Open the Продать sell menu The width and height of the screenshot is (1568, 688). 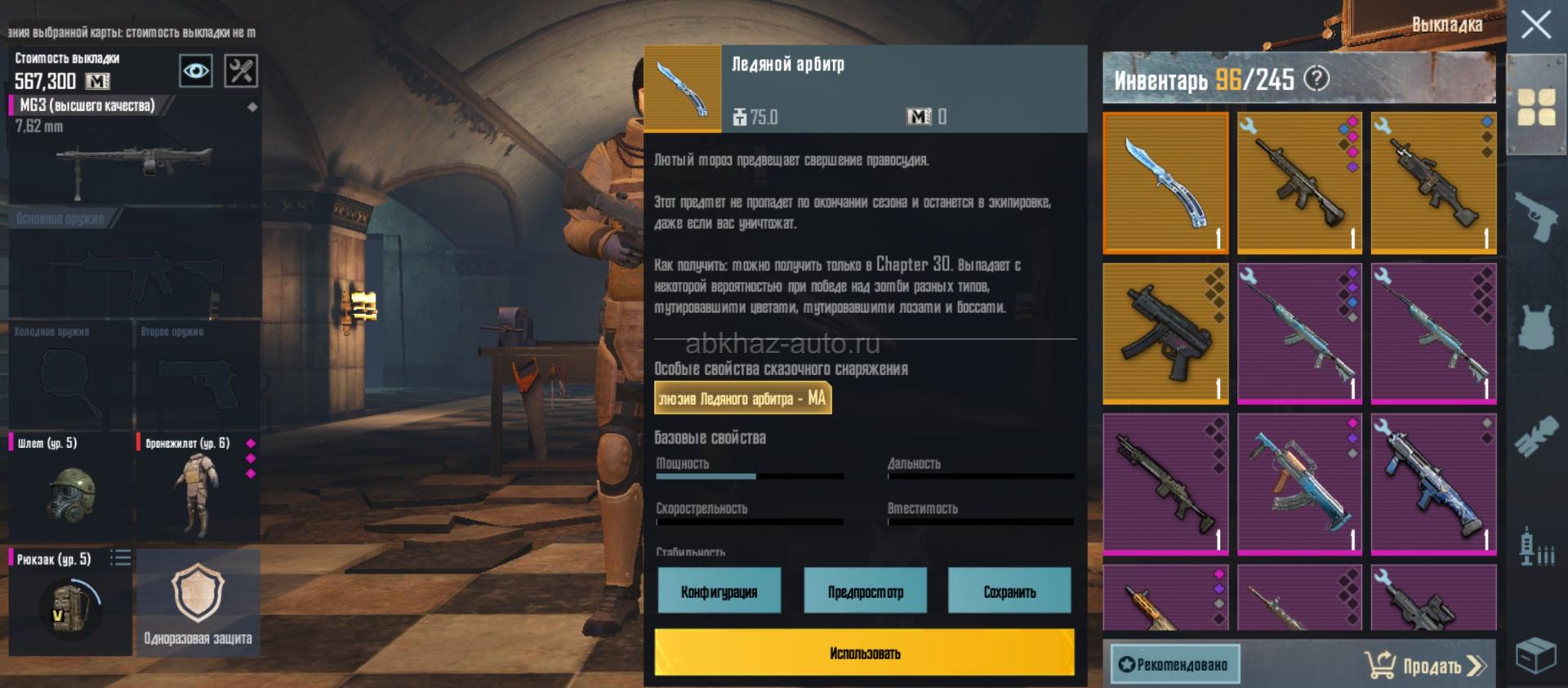tap(1425, 665)
